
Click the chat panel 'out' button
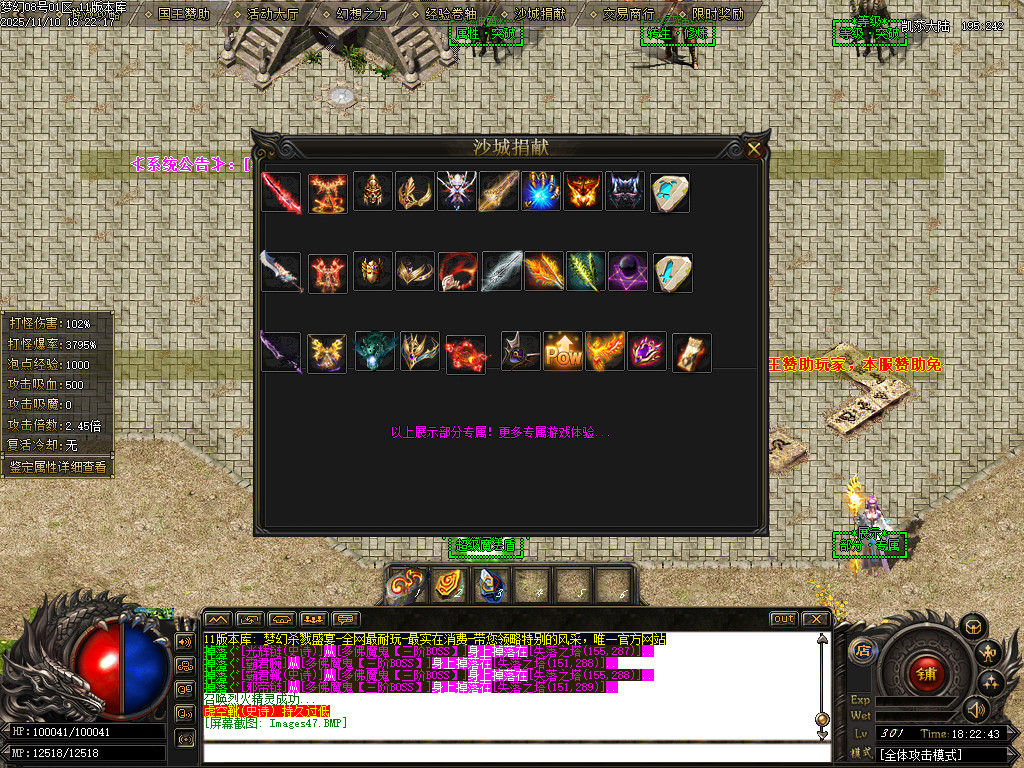point(783,619)
